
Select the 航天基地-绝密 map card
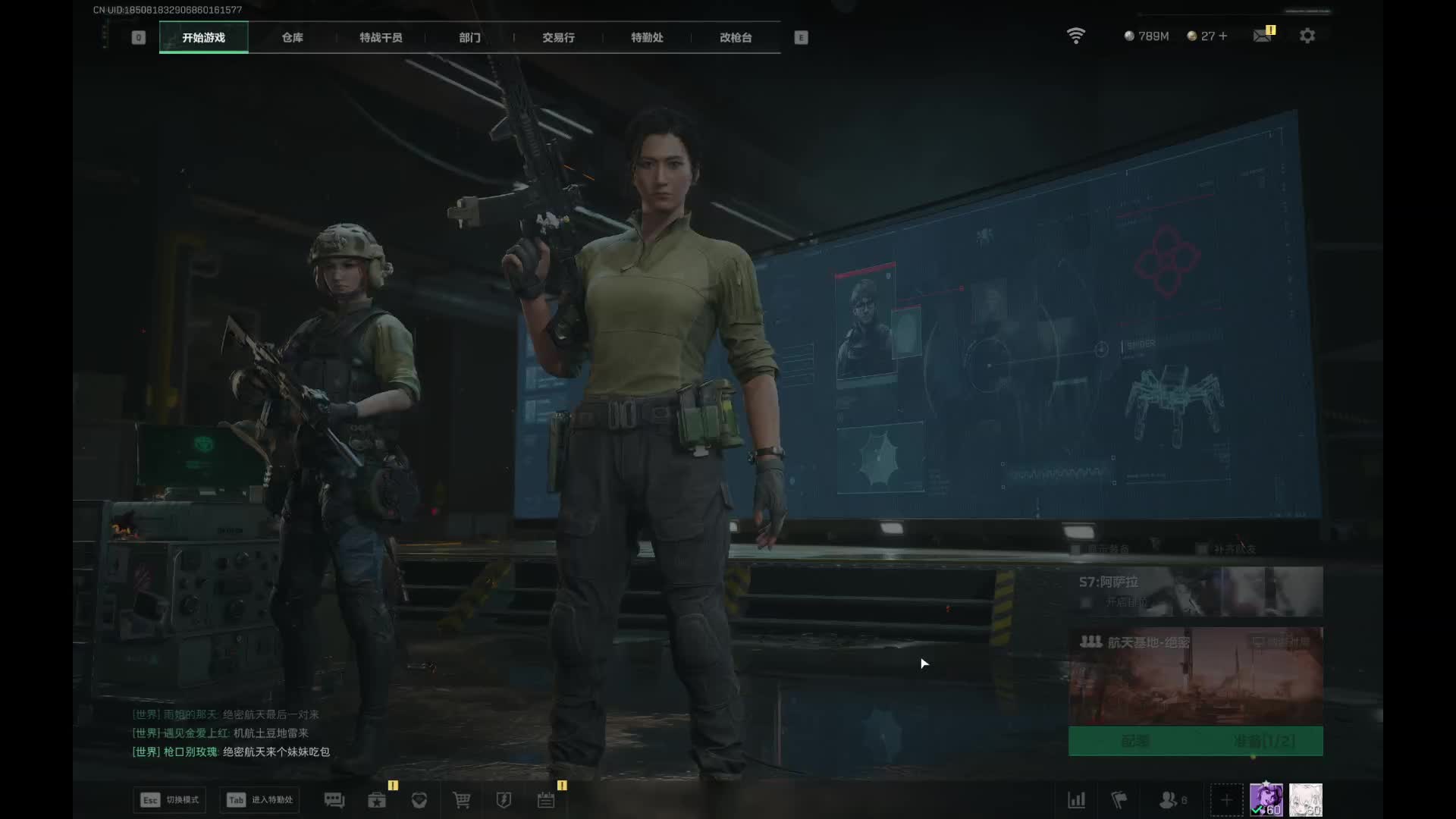pyautogui.click(x=1195, y=673)
